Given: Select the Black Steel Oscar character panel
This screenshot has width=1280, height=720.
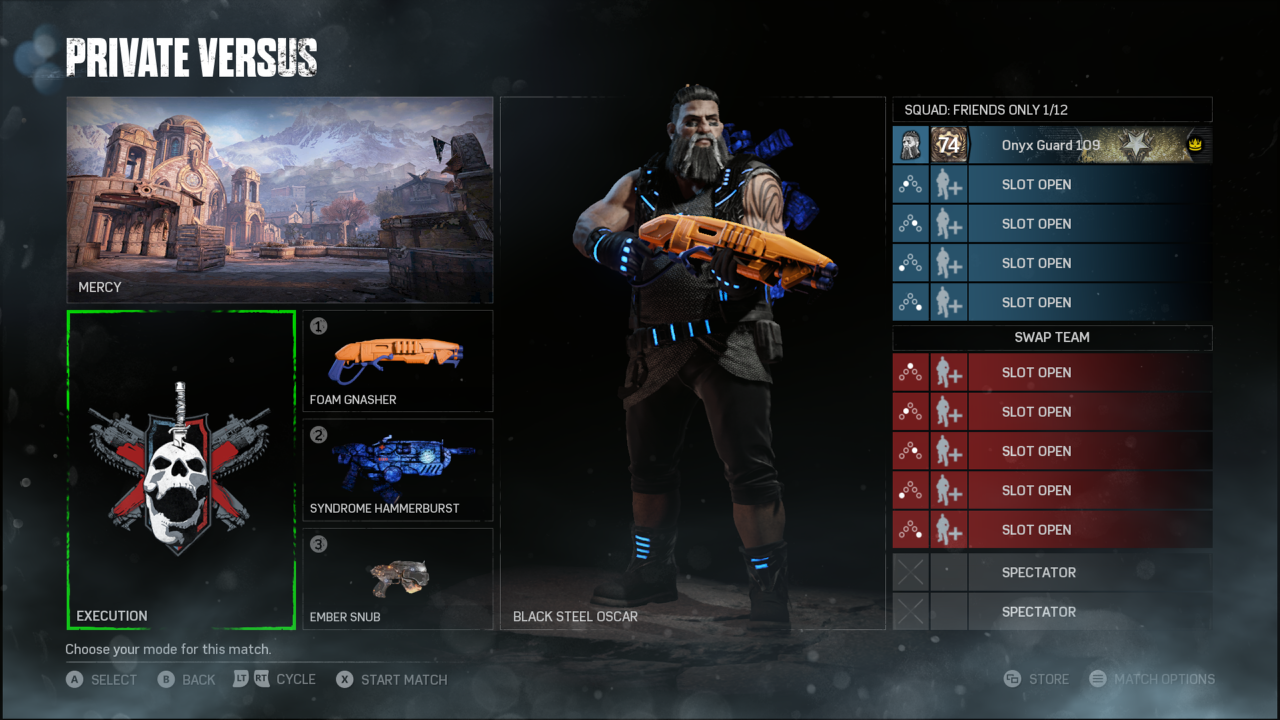Looking at the screenshot, I should [x=693, y=363].
